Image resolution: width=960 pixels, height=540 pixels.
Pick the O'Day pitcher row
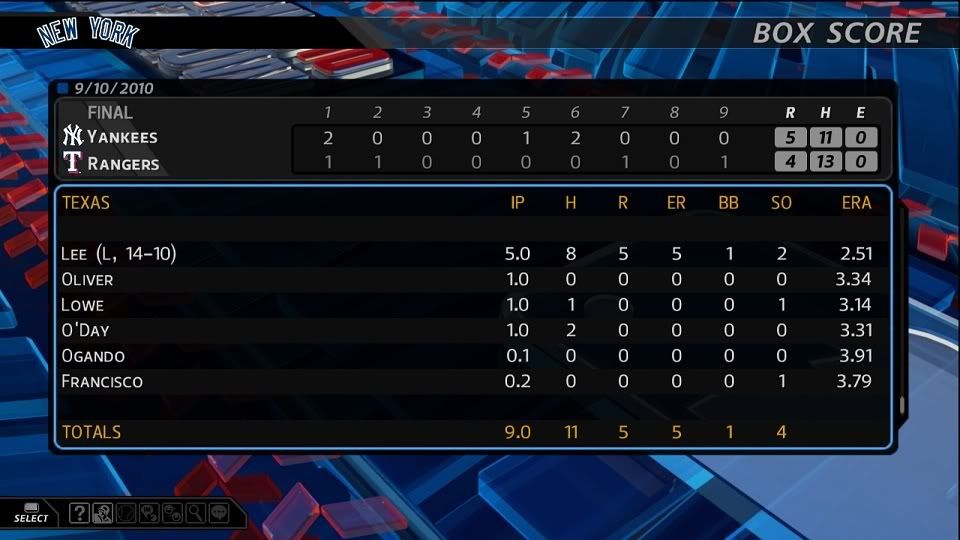pyautogui.click(x=470, y=330)
